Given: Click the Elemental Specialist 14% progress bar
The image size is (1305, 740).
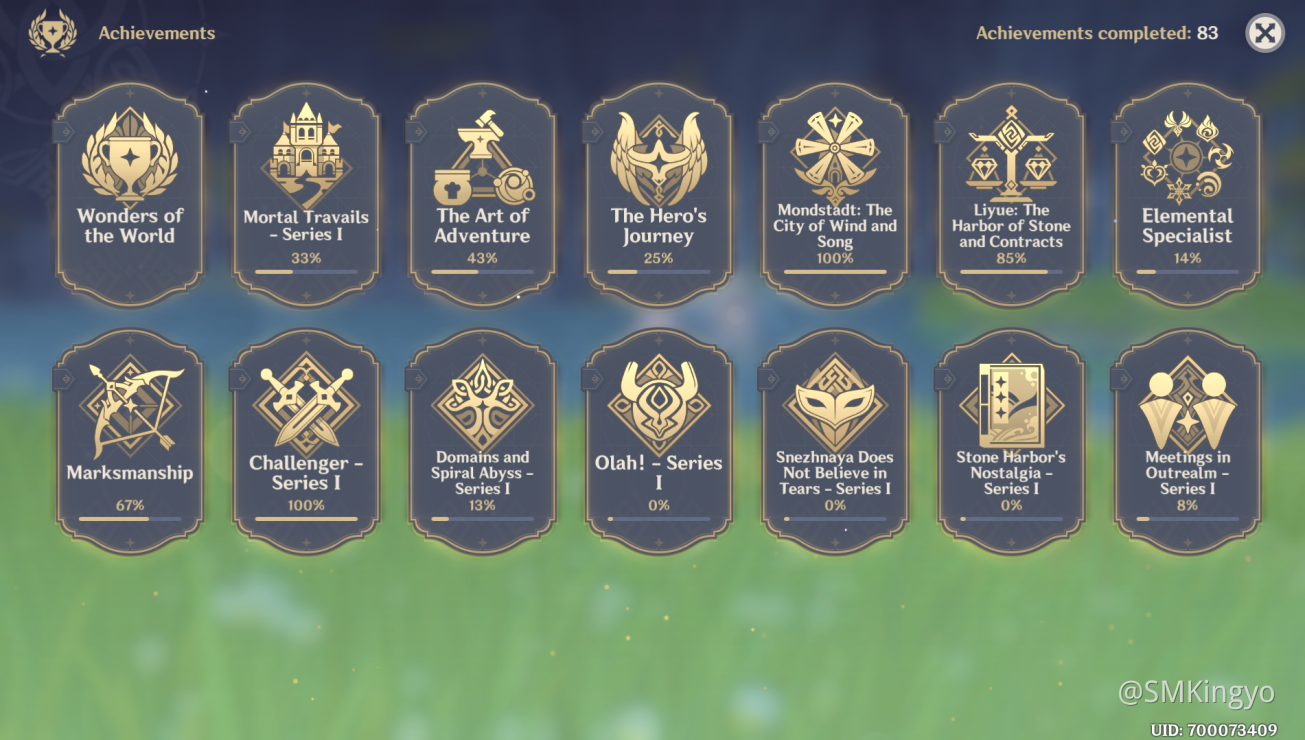Looking at the screenshot, I should [x=1187, y=271].
